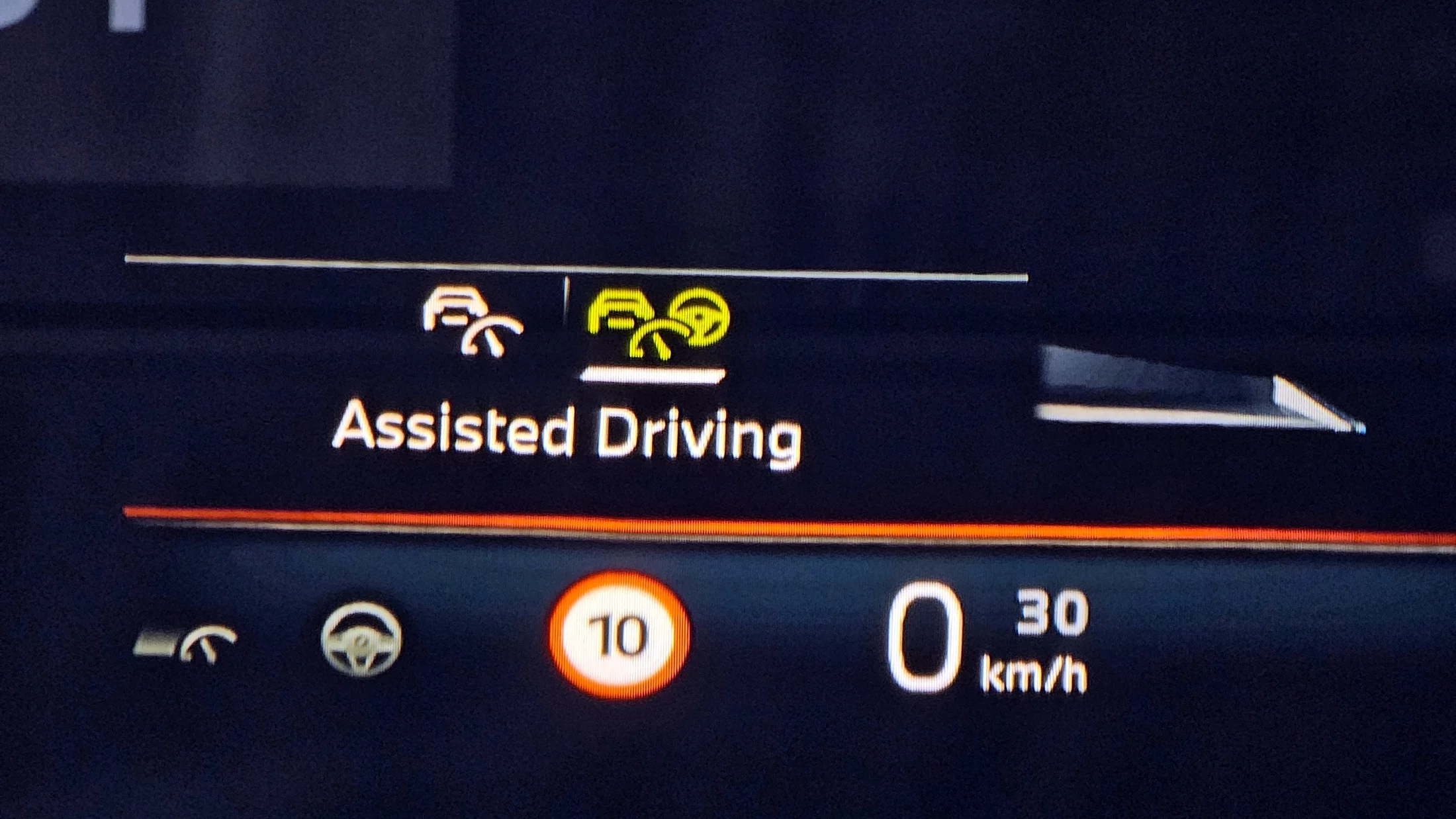Select the white adaptive cruise control mode icon

point(471,322)
